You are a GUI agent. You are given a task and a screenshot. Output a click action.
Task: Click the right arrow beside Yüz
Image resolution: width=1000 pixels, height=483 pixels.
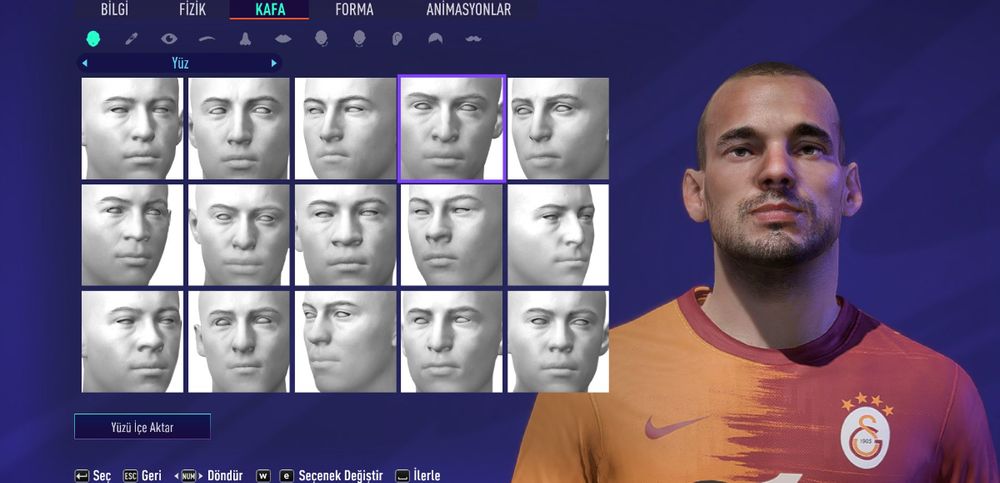[274, 63]
